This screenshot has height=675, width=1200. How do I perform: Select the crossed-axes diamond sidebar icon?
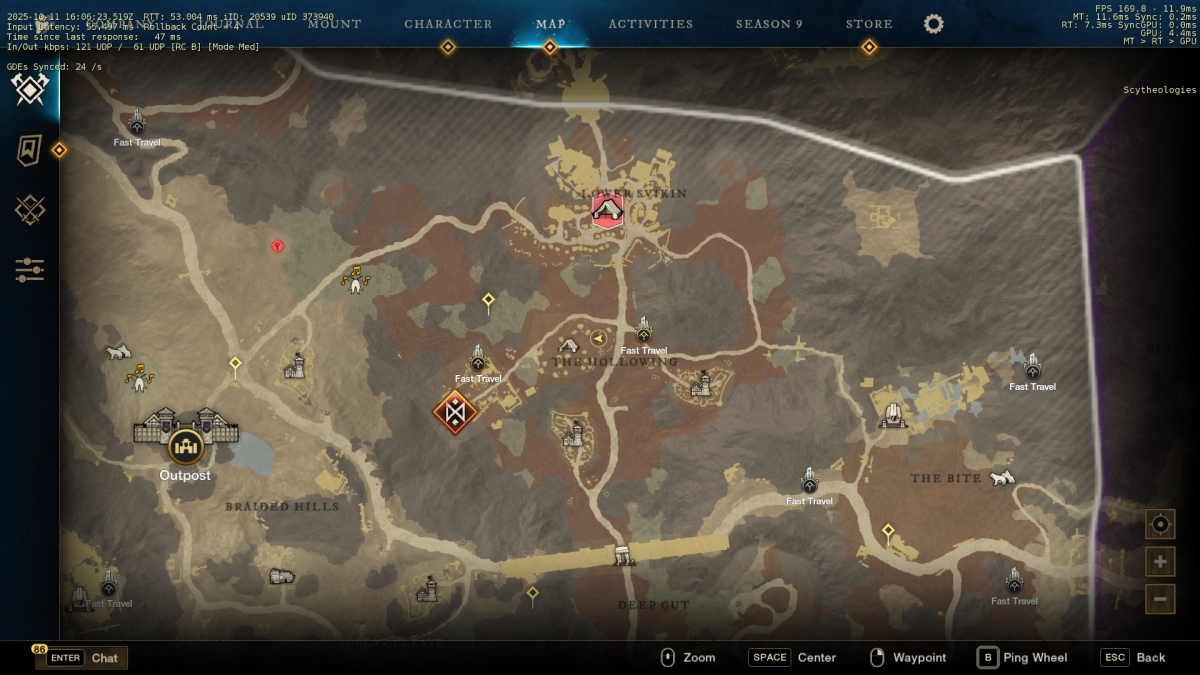pos(30,90)
